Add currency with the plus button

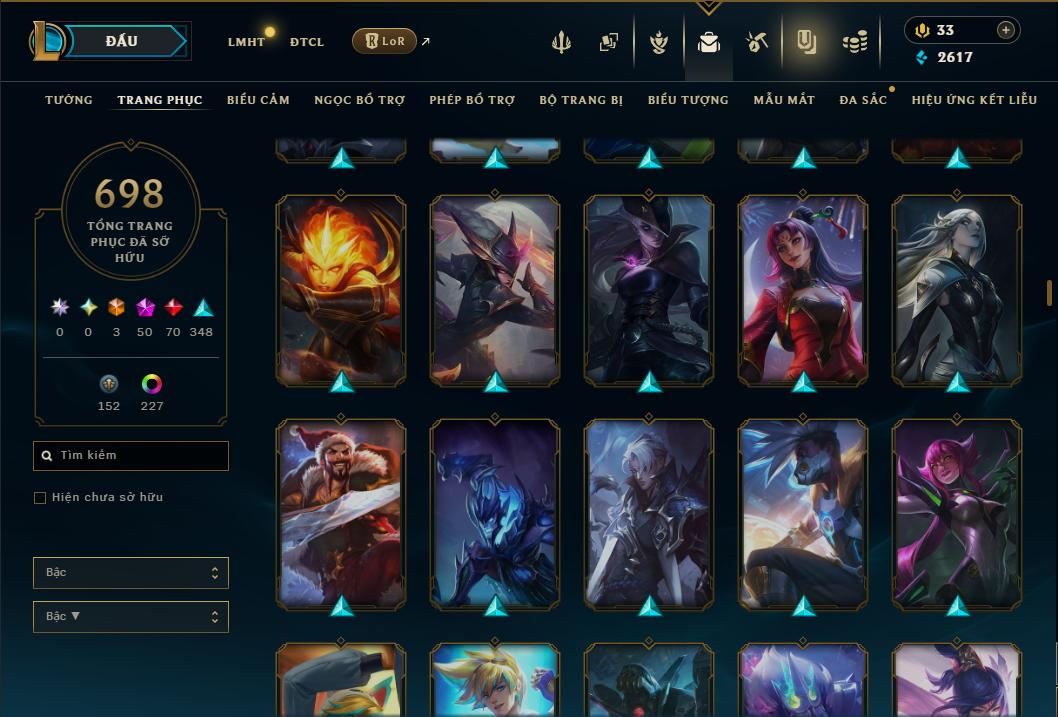point(1006,30)
